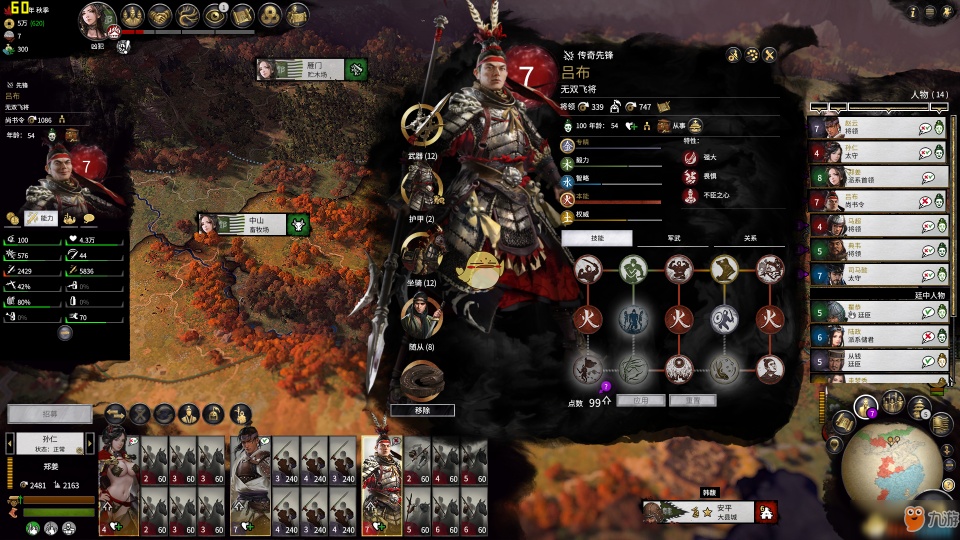Close the Lü Bu character panel
The height and width of the screenshot is (540, 960).
tap(770, 55)
